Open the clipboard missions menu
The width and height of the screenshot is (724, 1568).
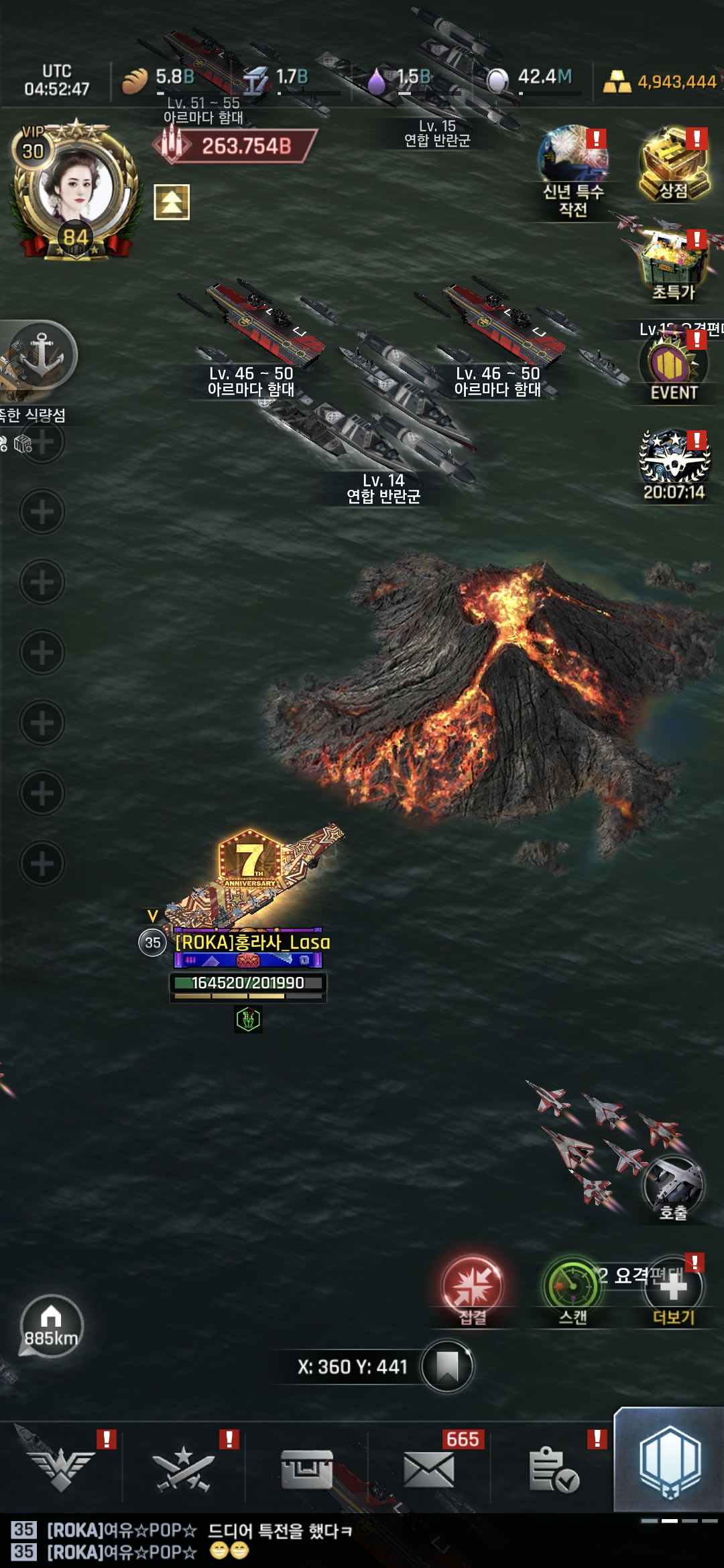(552, 1469)
